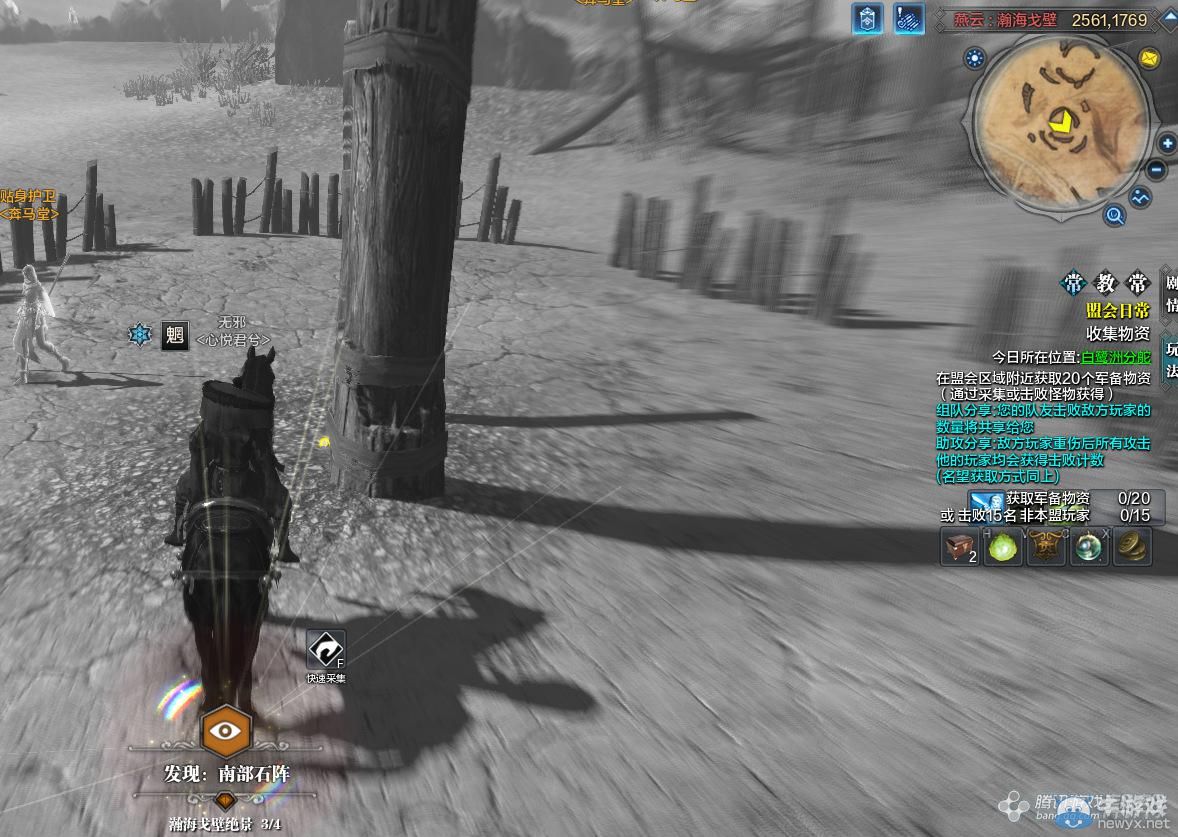1178x837 pixels.
Task: Open the blue banner flag icon
Action: [x=867, y=19]
